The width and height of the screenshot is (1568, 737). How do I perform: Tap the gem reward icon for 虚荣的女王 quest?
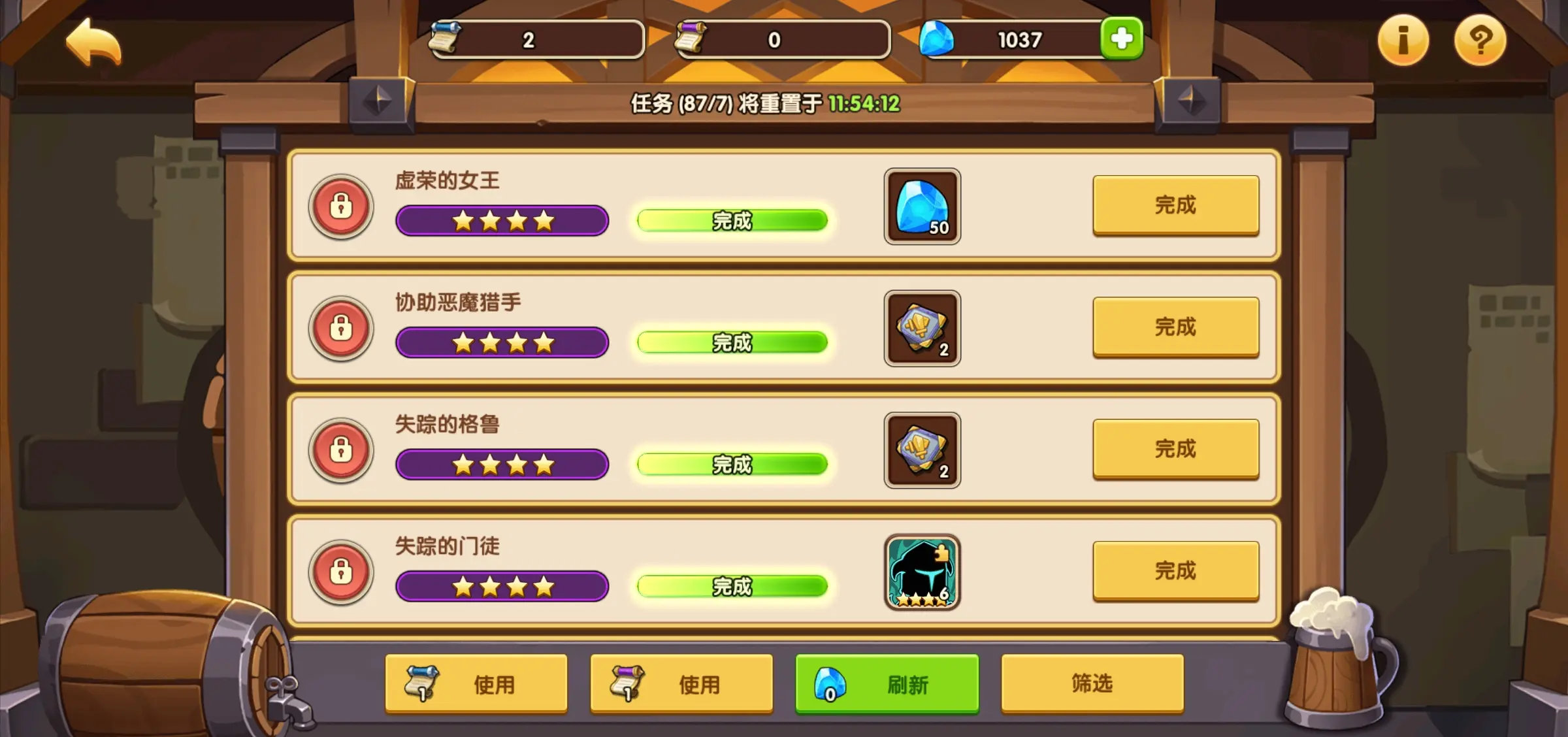pos(922,206)
